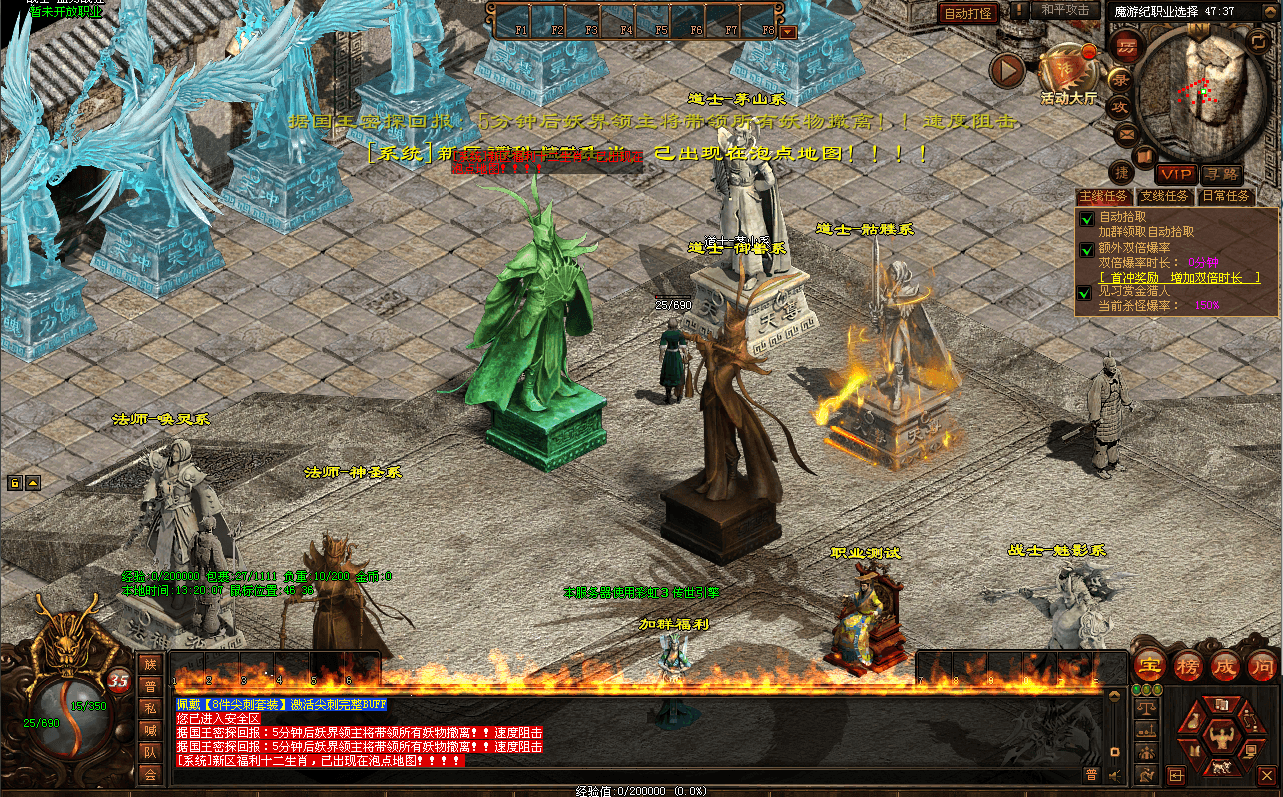Toggle the 额外双倍爆率 checkbox
1283x797 pixels.
(1086, 249)
